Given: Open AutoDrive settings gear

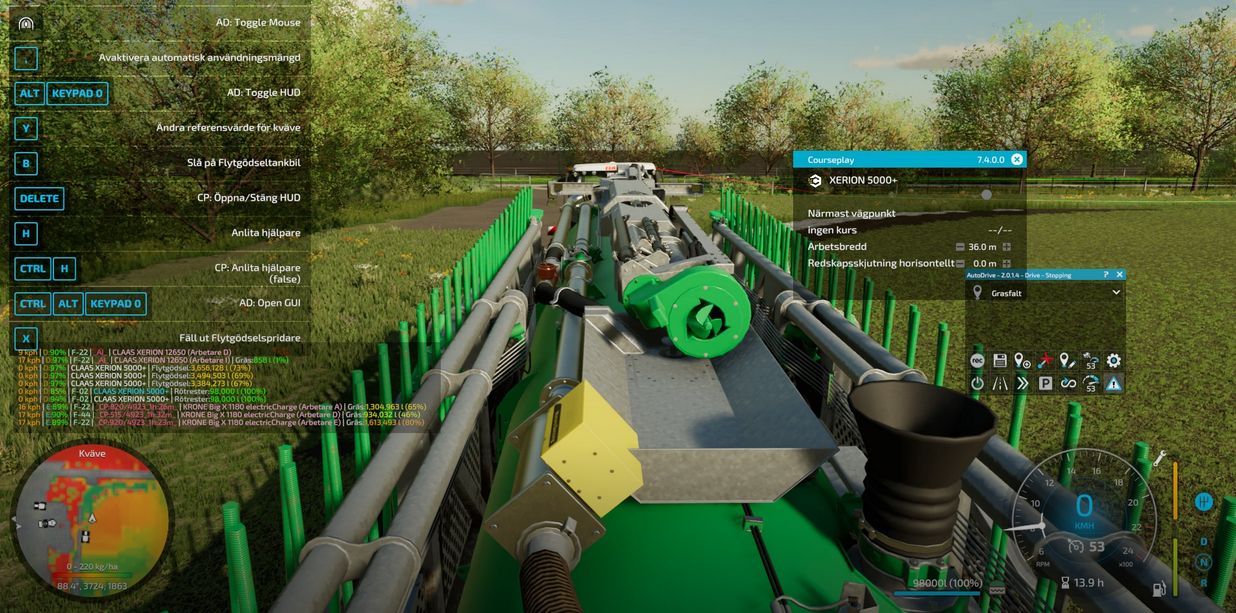Looking at the screenshot, I should click(x=1113, y=361).
